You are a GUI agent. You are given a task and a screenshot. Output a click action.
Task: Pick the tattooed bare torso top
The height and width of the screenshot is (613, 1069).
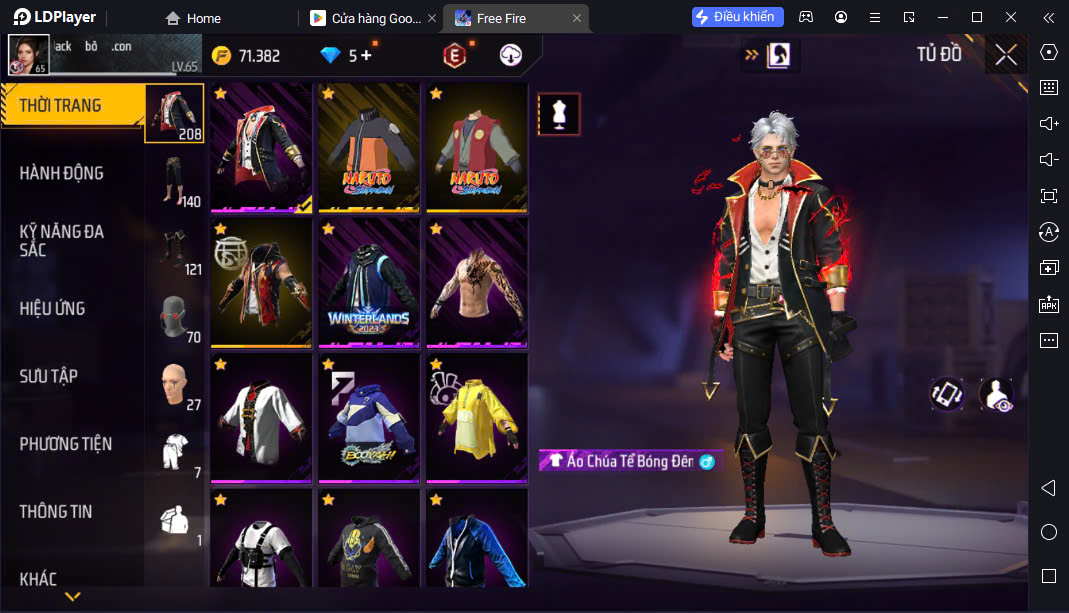click(477, 282)
